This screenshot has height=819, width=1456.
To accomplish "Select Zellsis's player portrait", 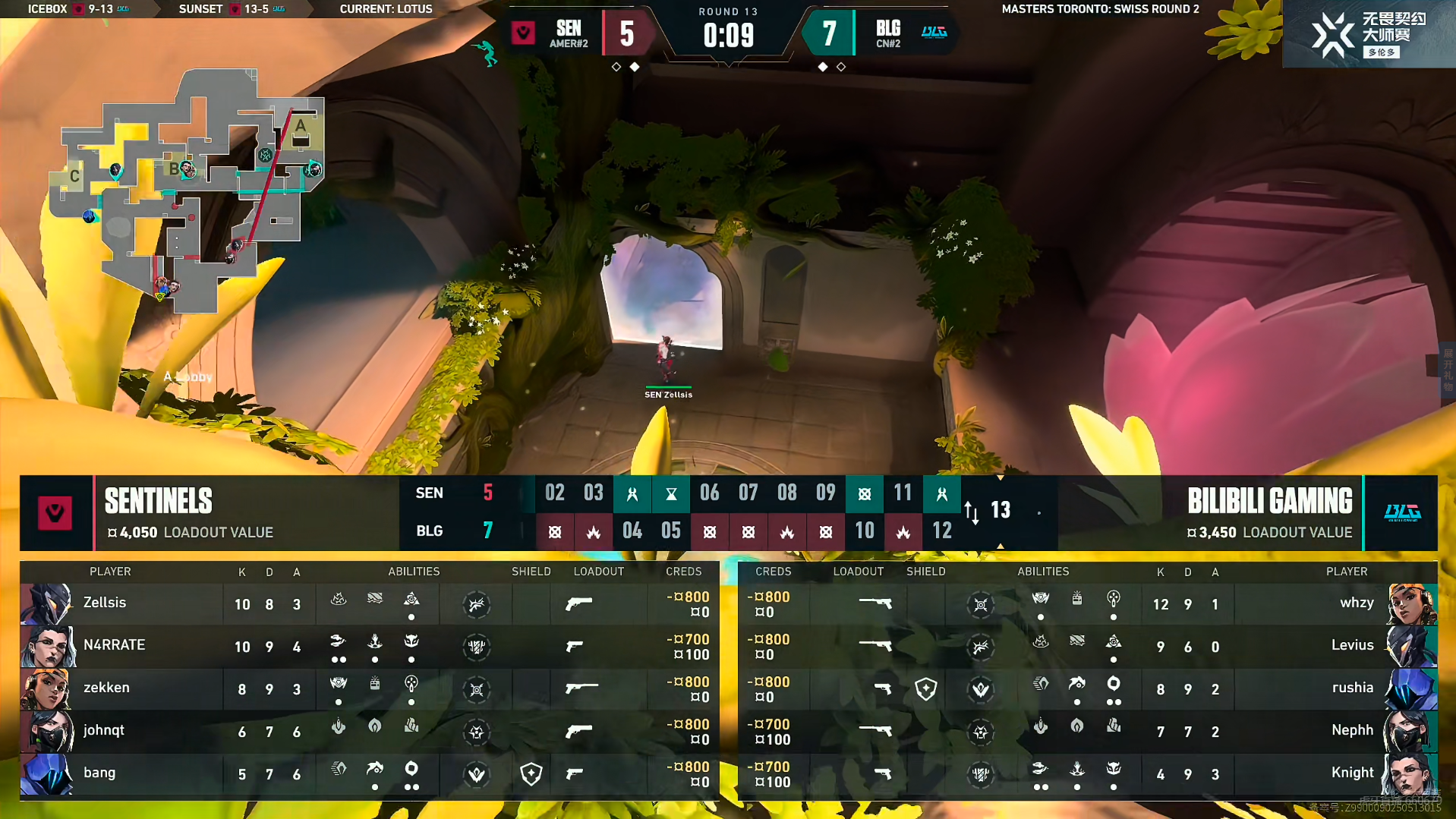I will 47,604.
